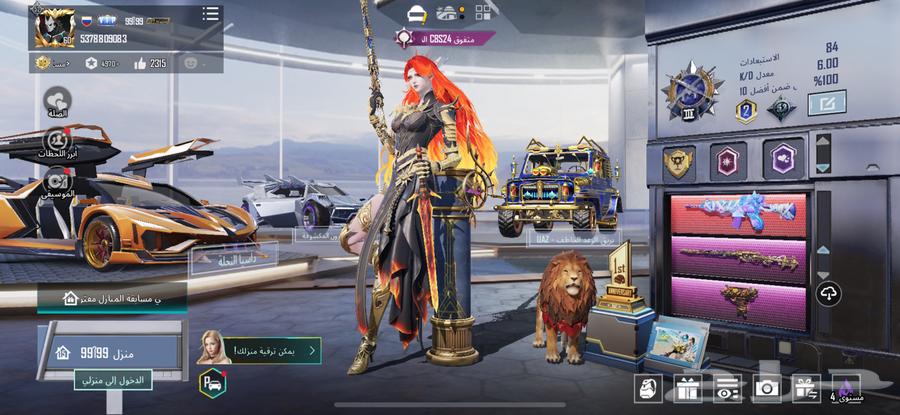
Task: Select the golden rifle showcase slot
Action: tap(738, 257)
